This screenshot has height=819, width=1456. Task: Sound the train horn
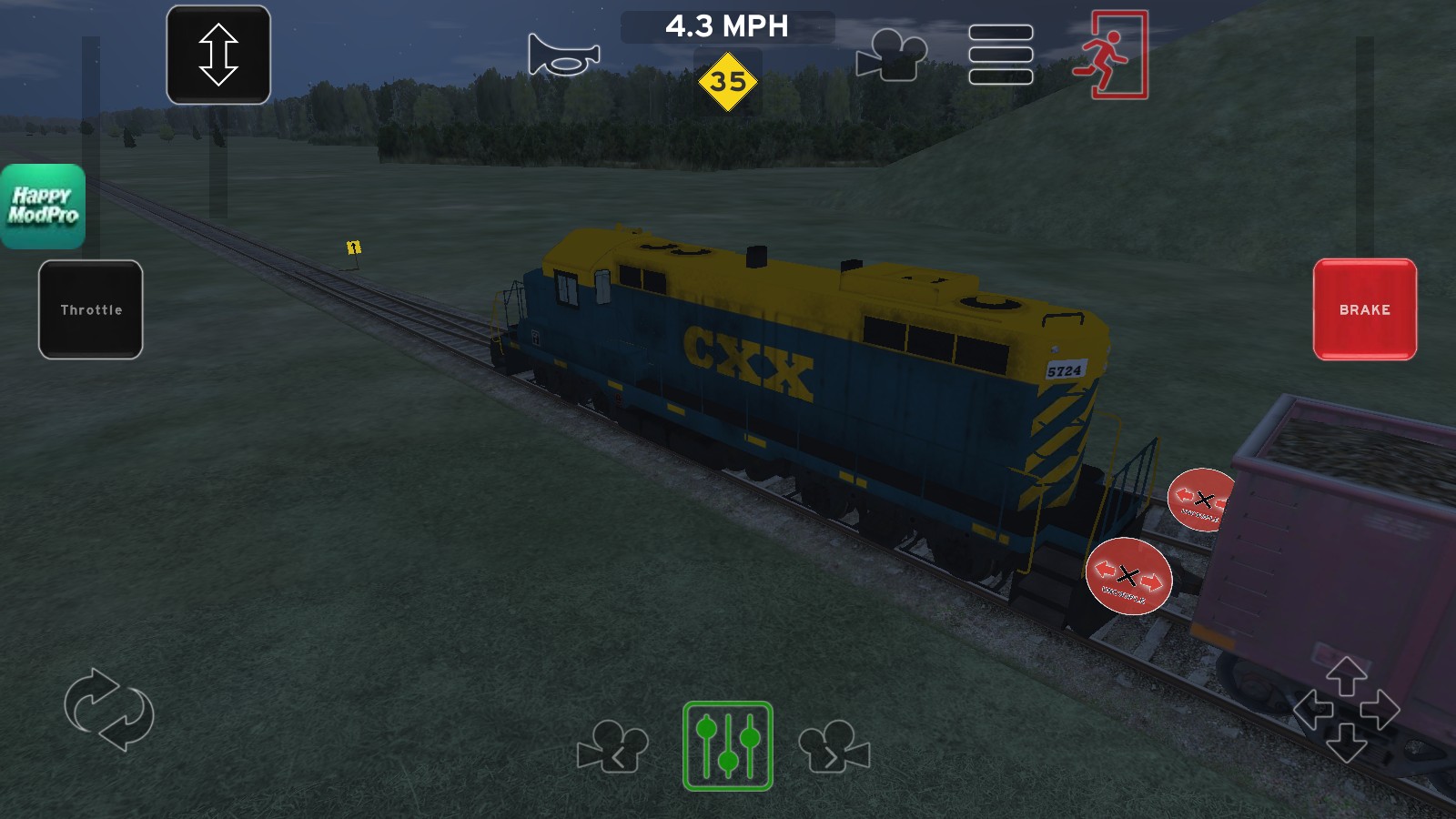point(563,55)
